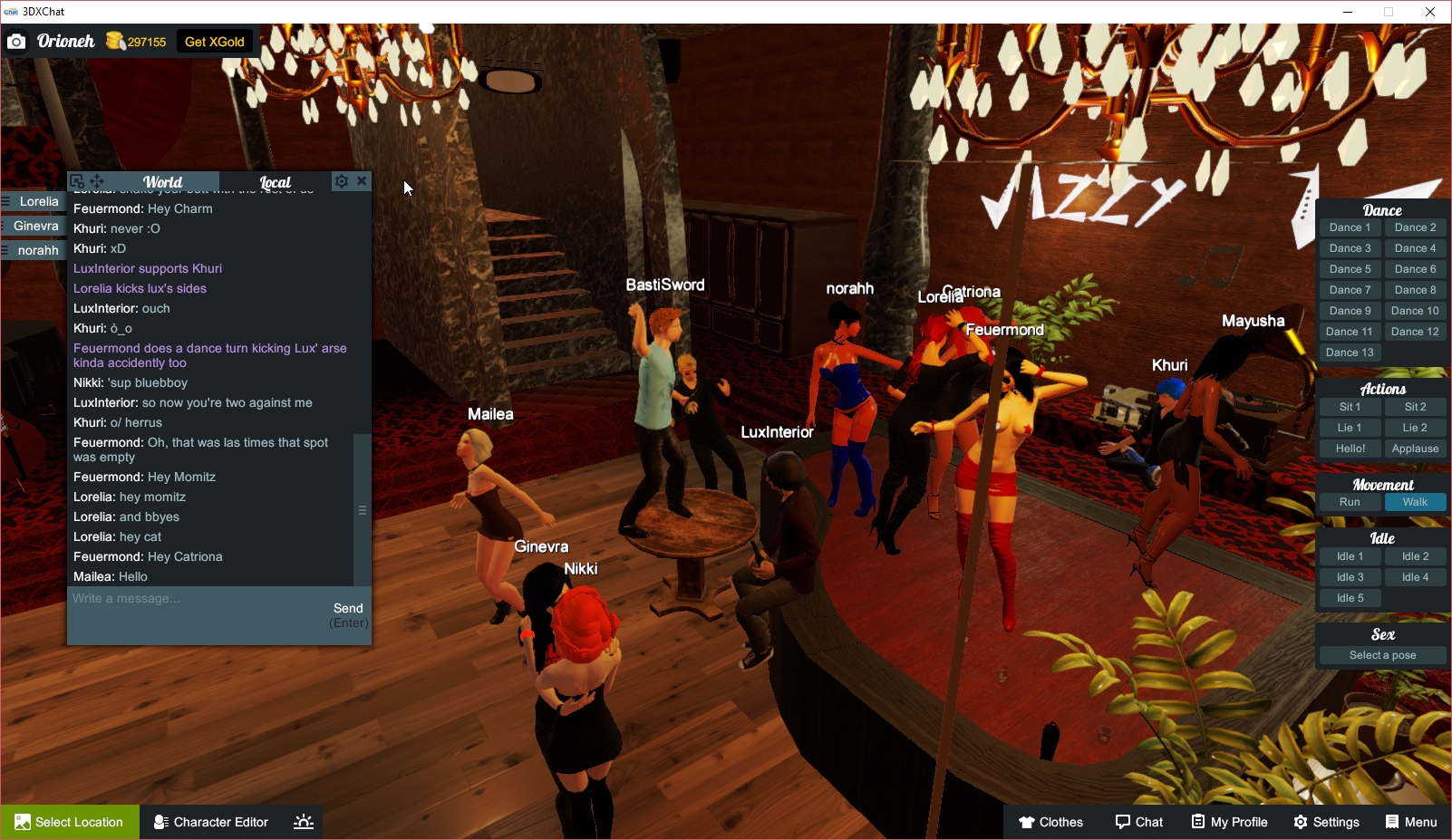This screenshot has height=840, width=1452.
Task: Open My Profile via its clipboard icon
Action: click(x=1198, y=822)
